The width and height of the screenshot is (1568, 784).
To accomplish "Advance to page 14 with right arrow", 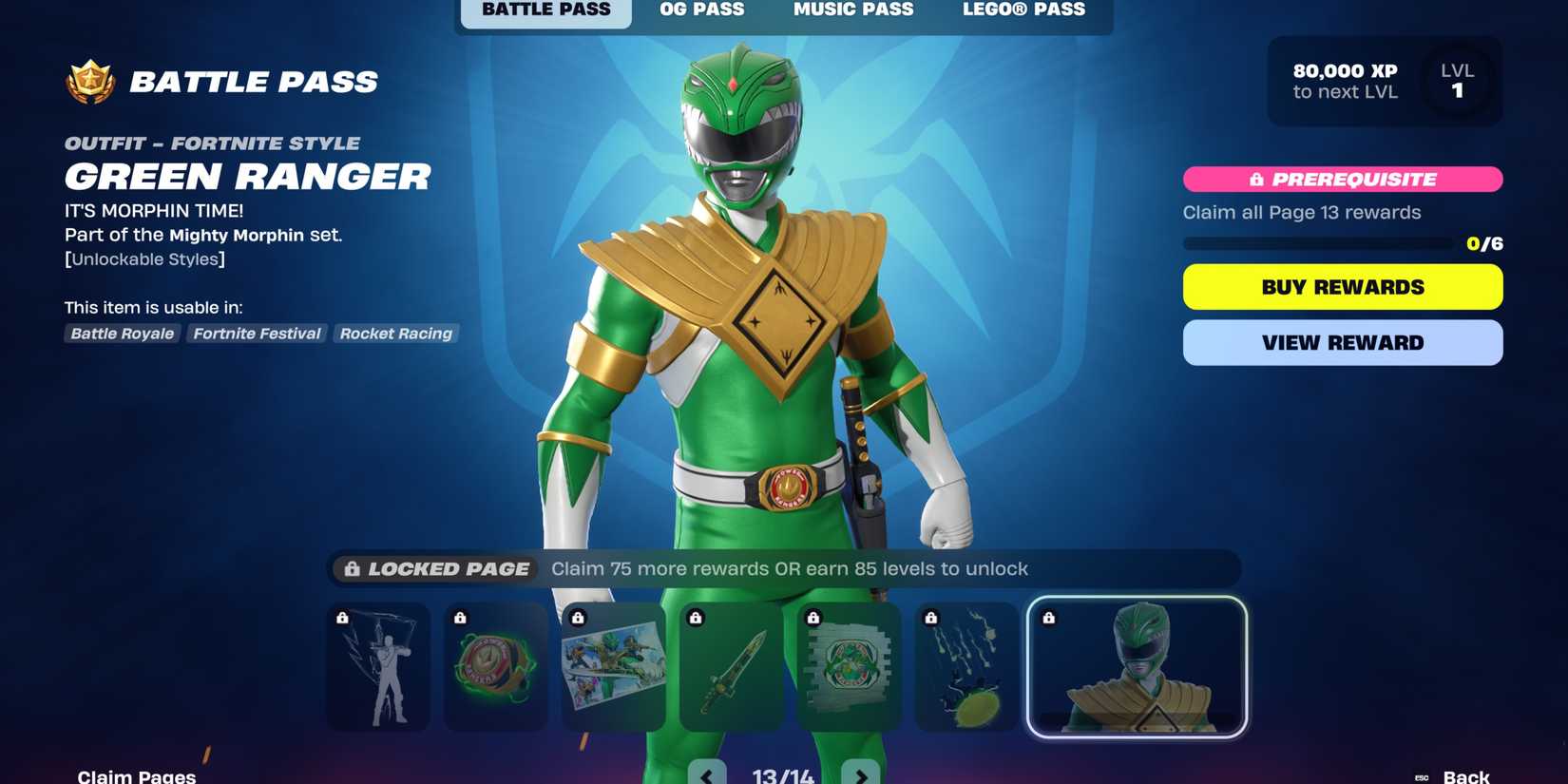I will (x=861, y=774).
